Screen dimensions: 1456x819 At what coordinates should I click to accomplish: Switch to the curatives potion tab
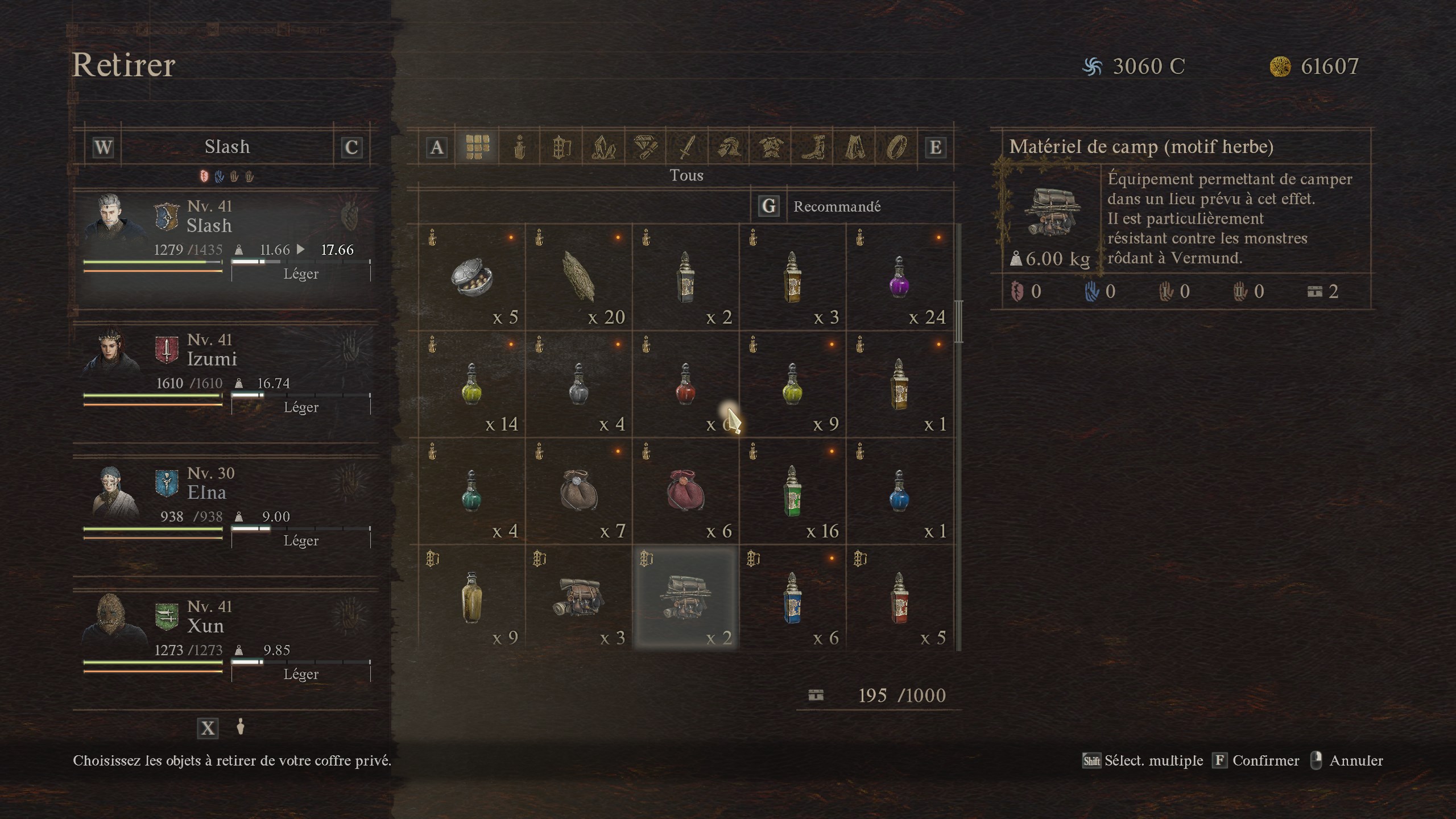coord(519,148)
